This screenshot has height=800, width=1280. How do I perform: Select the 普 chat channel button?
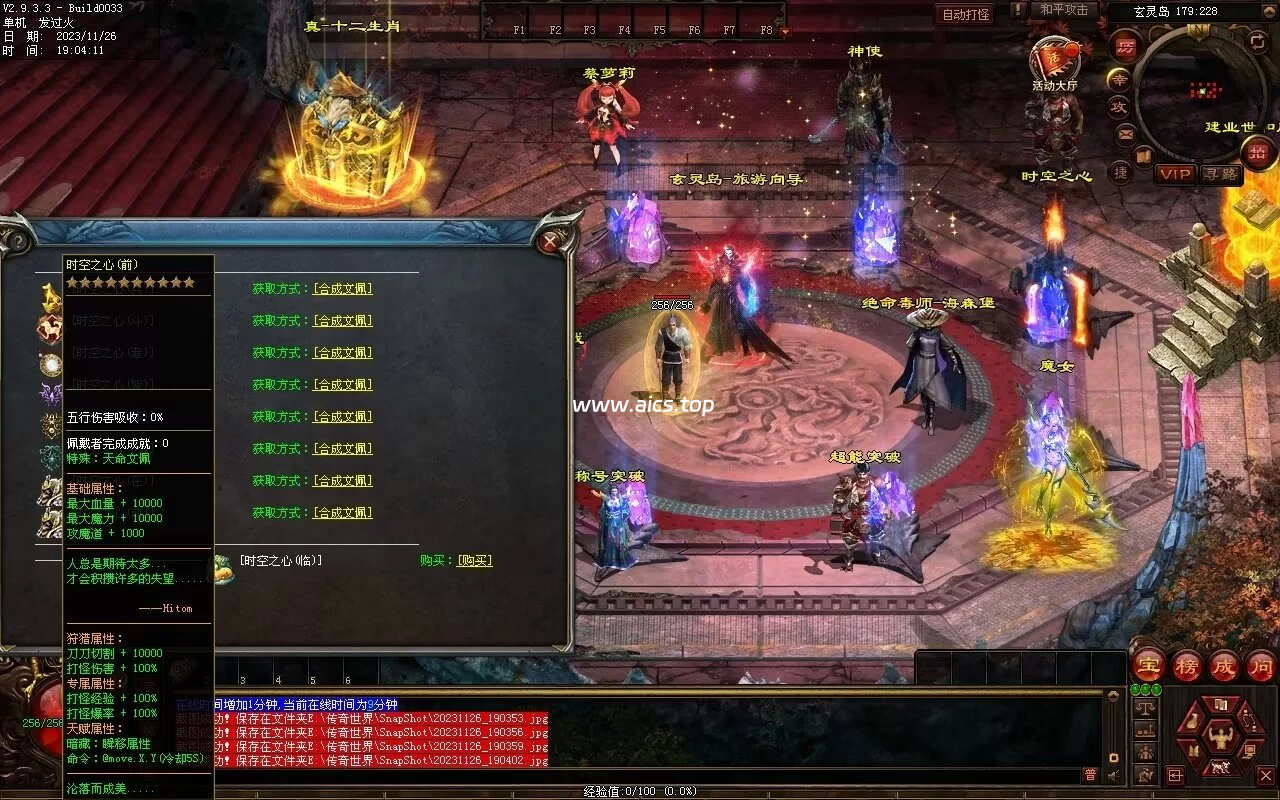click(x=1090, y=775)
